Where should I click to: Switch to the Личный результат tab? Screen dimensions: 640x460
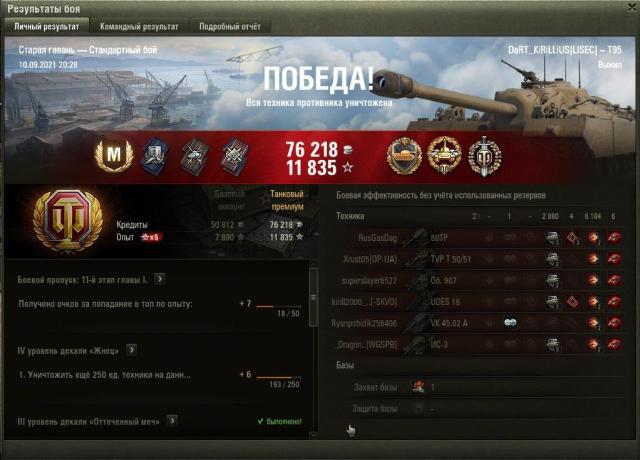point(46,26)
